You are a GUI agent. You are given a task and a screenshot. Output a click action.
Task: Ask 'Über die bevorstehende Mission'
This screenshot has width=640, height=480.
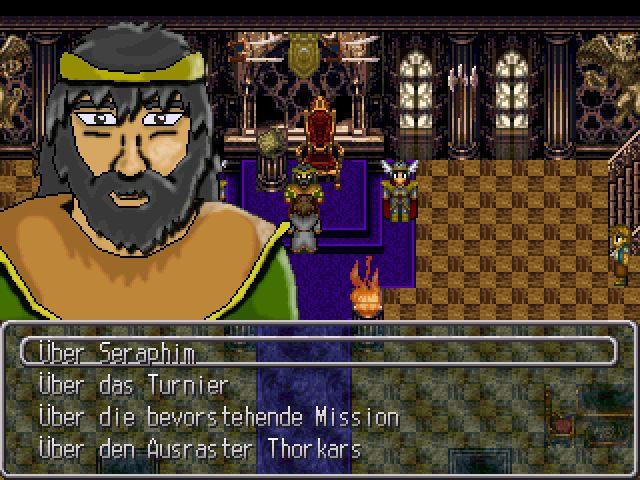218,417
